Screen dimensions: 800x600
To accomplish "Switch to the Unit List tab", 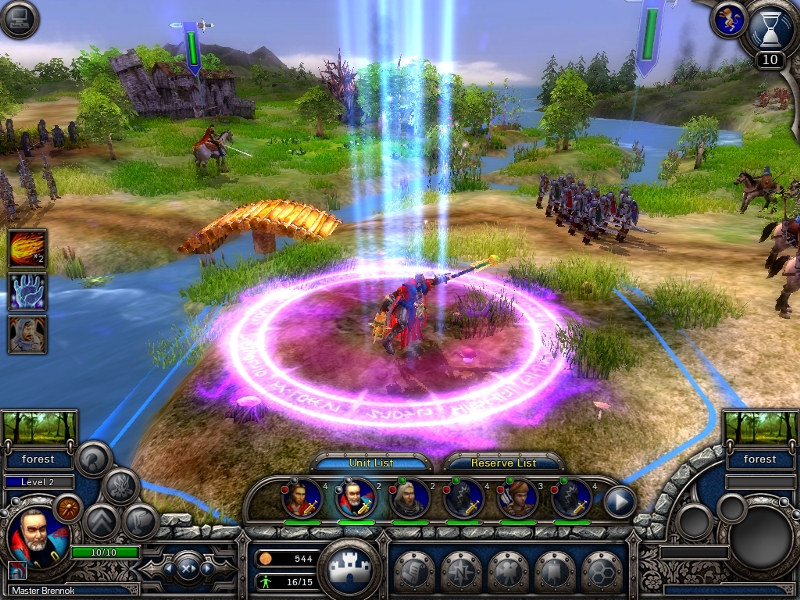I will click(373, 463).
